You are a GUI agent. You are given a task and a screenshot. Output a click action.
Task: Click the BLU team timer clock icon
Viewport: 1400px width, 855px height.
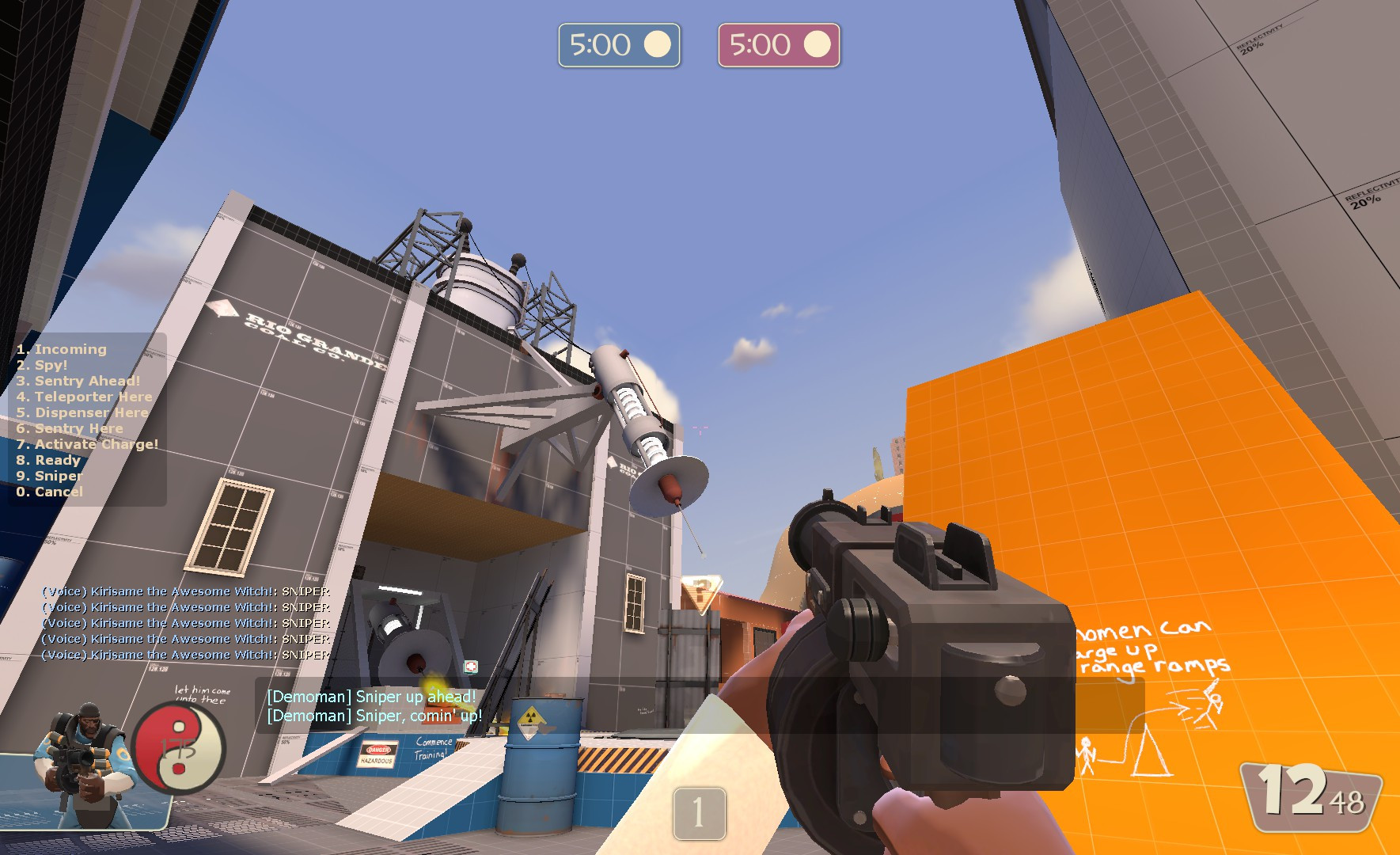tap(659, 44)
